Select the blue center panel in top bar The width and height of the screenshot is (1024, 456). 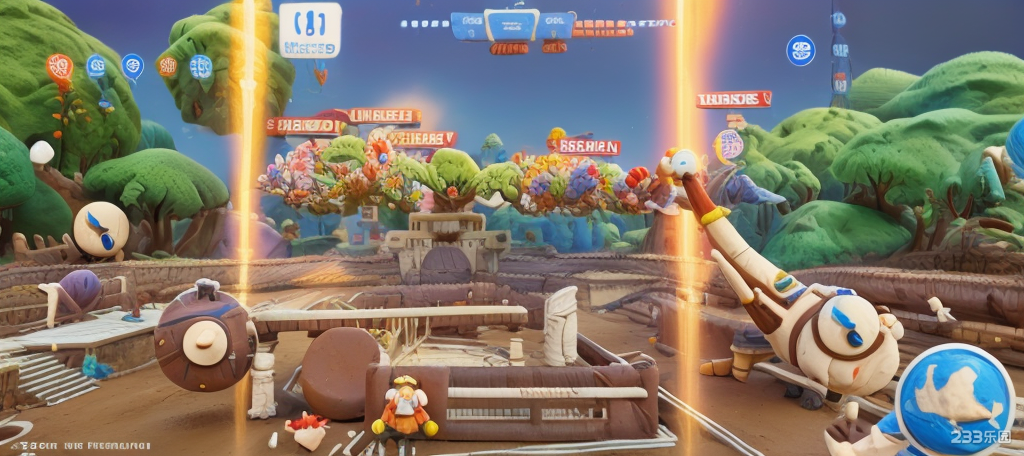click(514, 24)
